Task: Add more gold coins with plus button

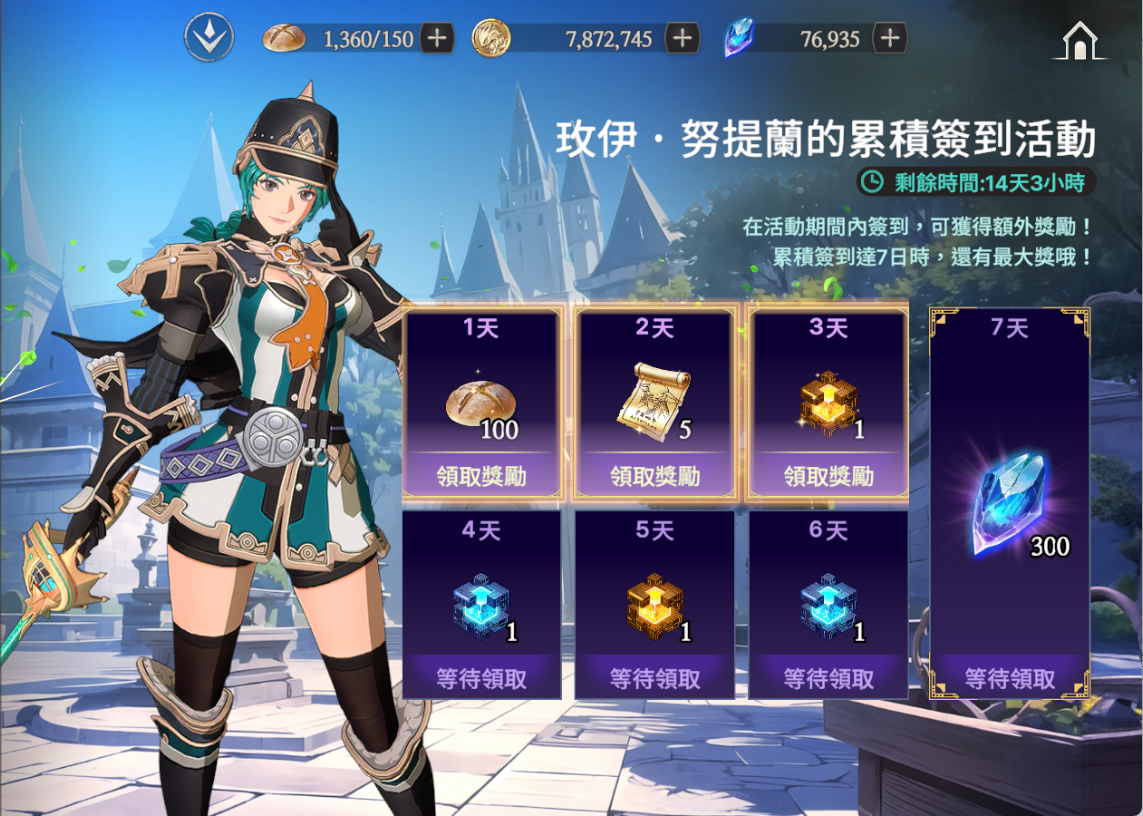Action: (682, 39)
